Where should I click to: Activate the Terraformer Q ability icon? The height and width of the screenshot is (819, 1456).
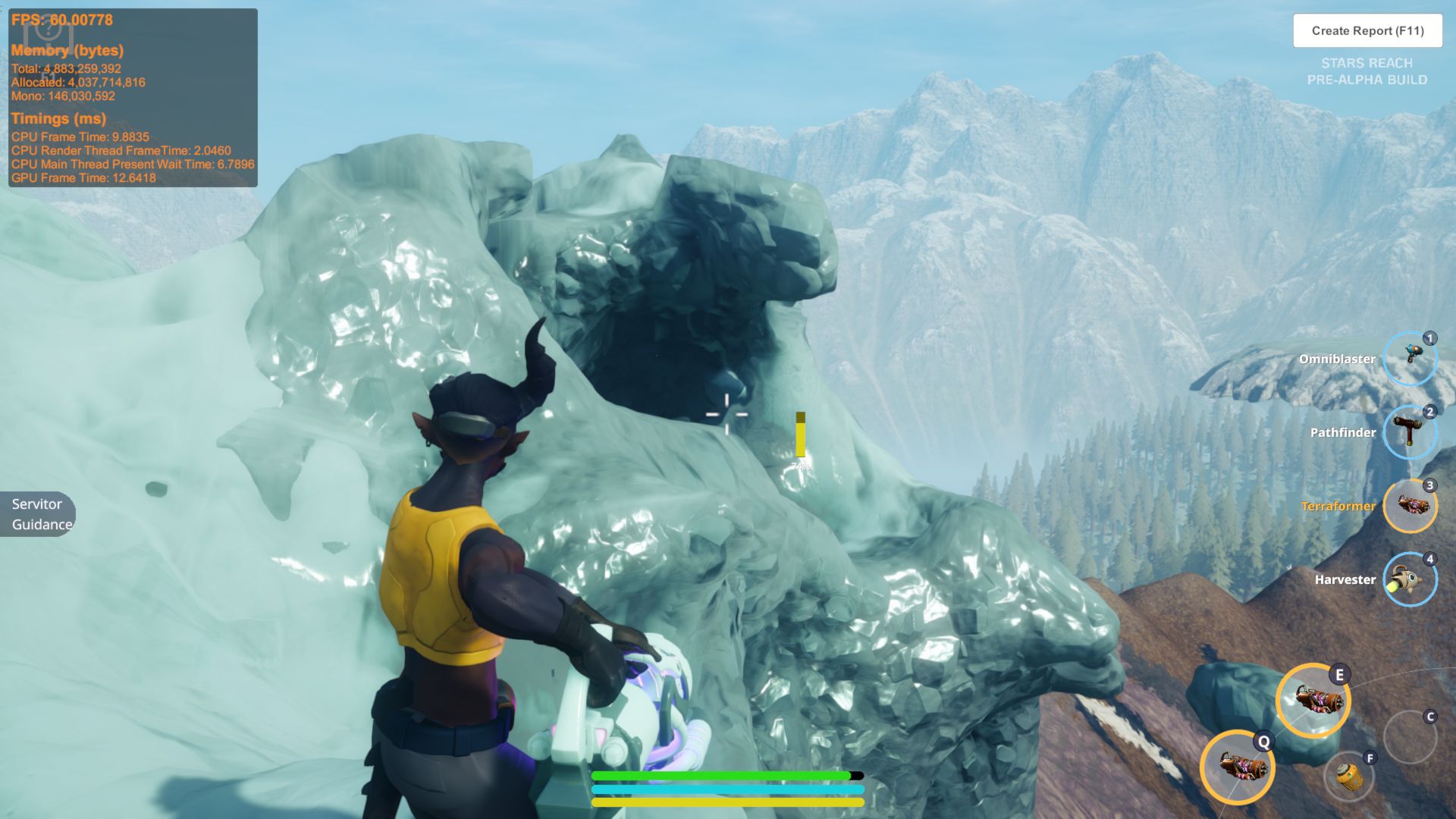[1238, 767]
